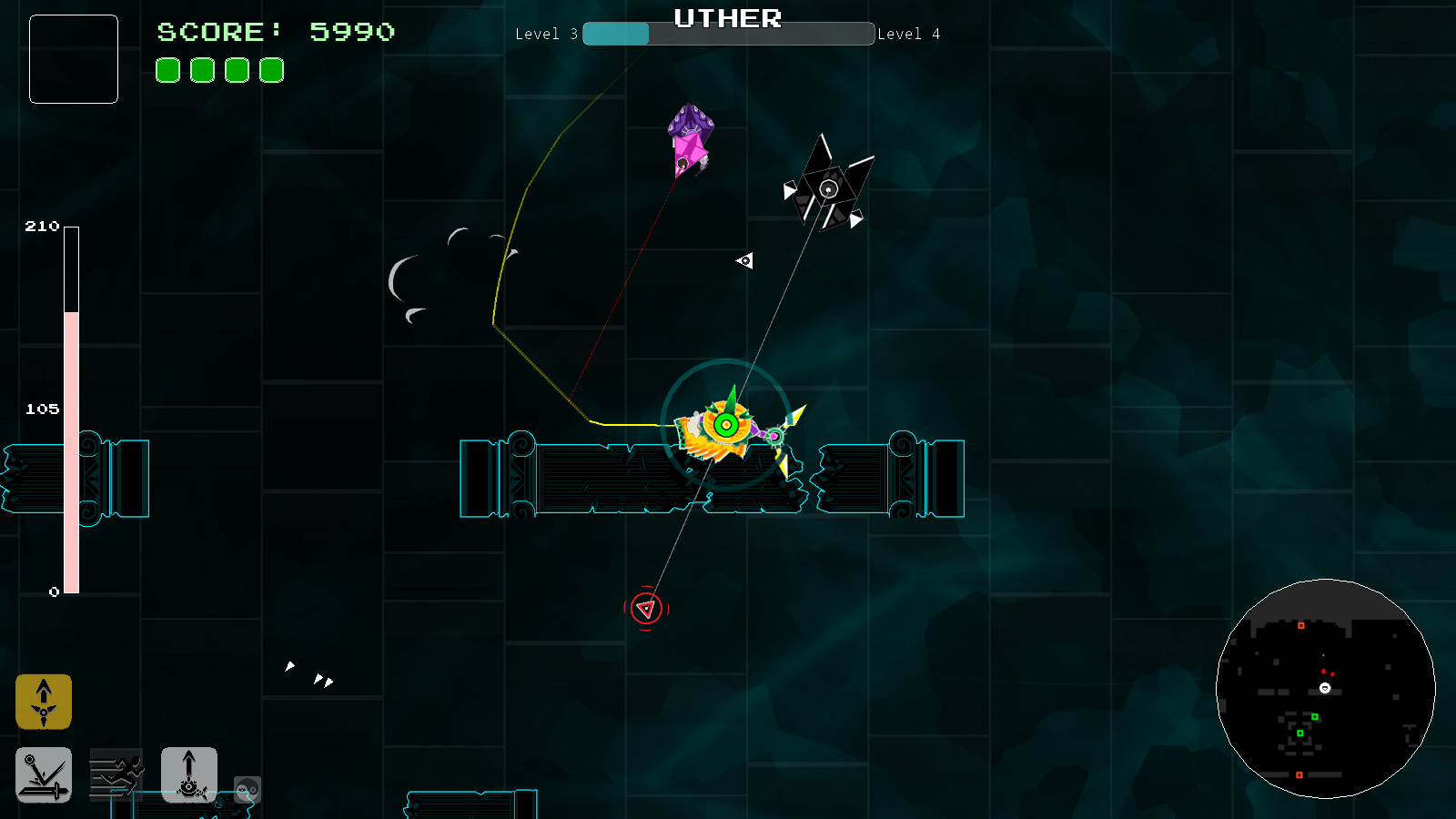This screenshot has width=1456, height=819.
Task: Select the yellow double-arrow ability icon
Action: pyautogui.click(x=43, y=702)
